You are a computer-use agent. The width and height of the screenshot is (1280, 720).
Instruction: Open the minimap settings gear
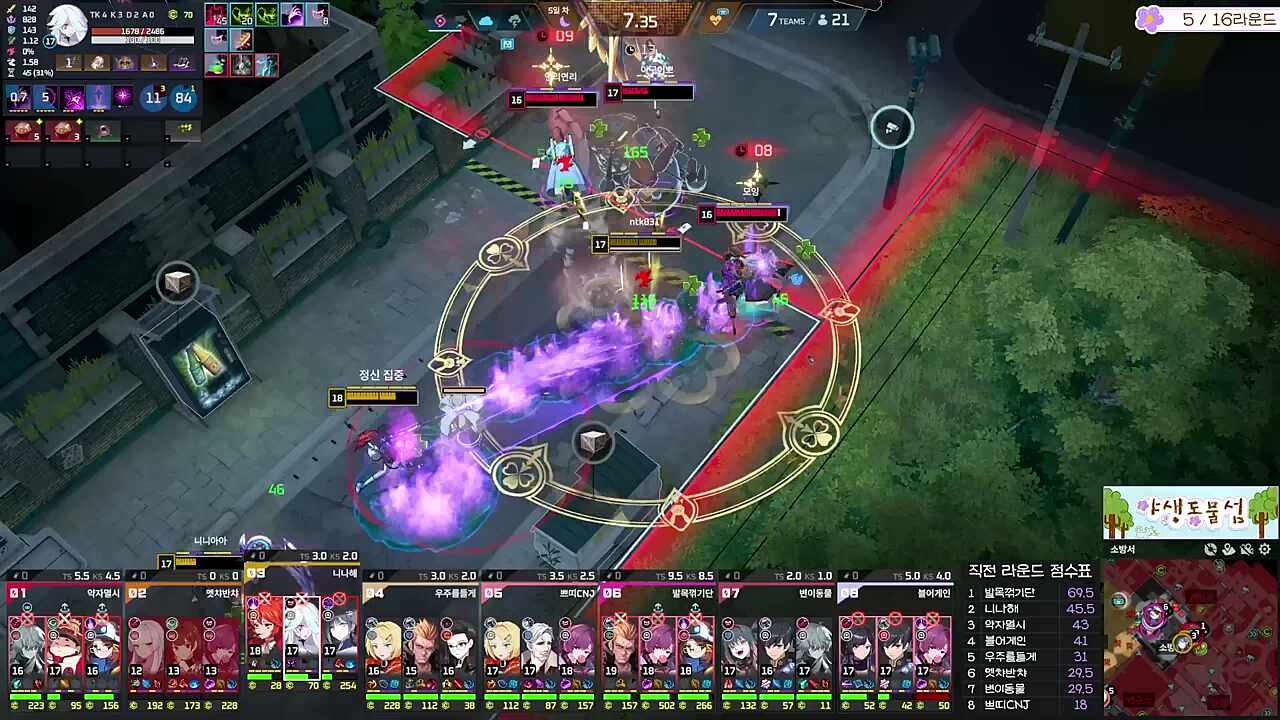(x=1263, y=549)
